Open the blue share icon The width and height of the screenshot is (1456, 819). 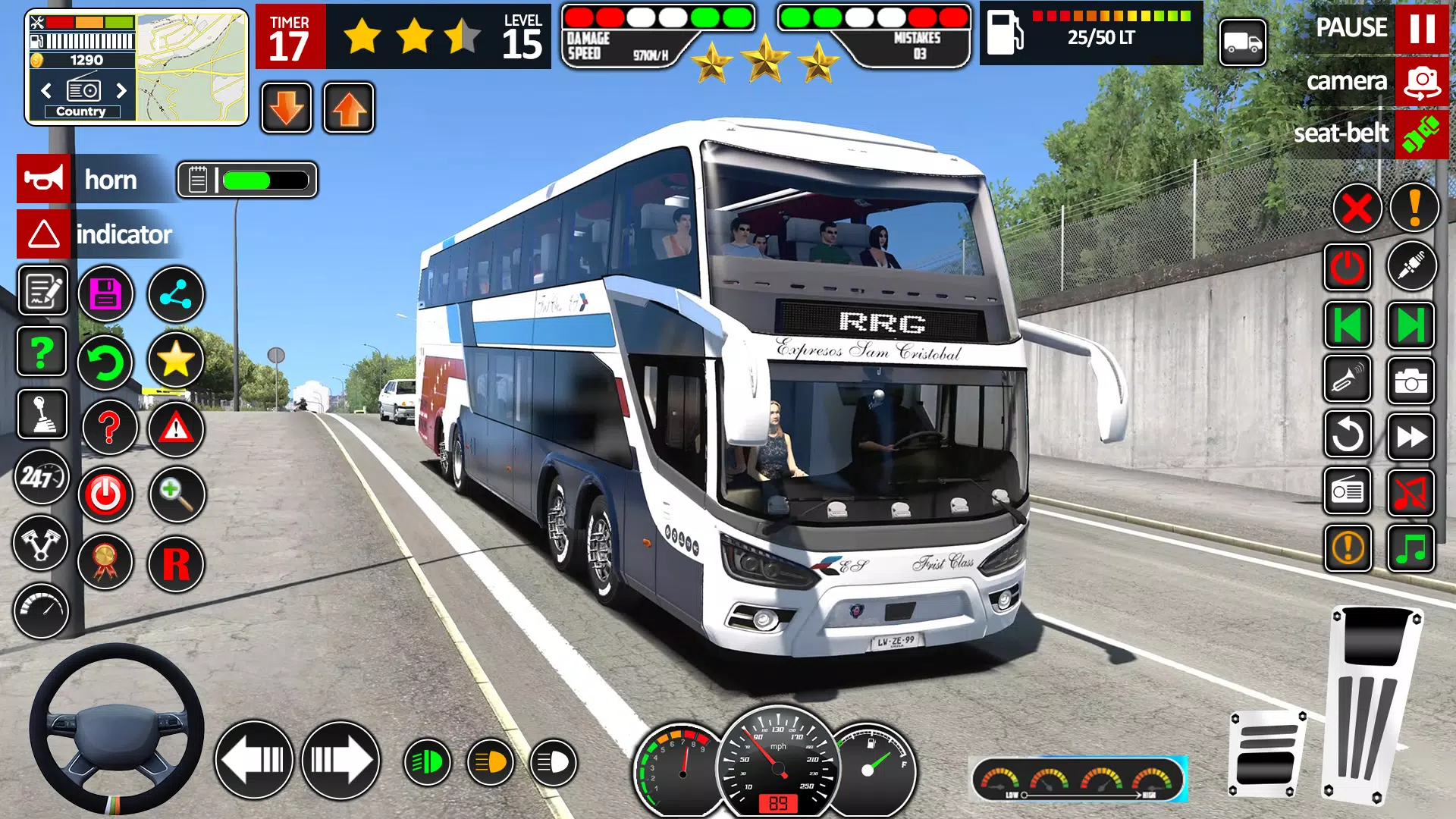pyautogui.click(x=175, y=294)
